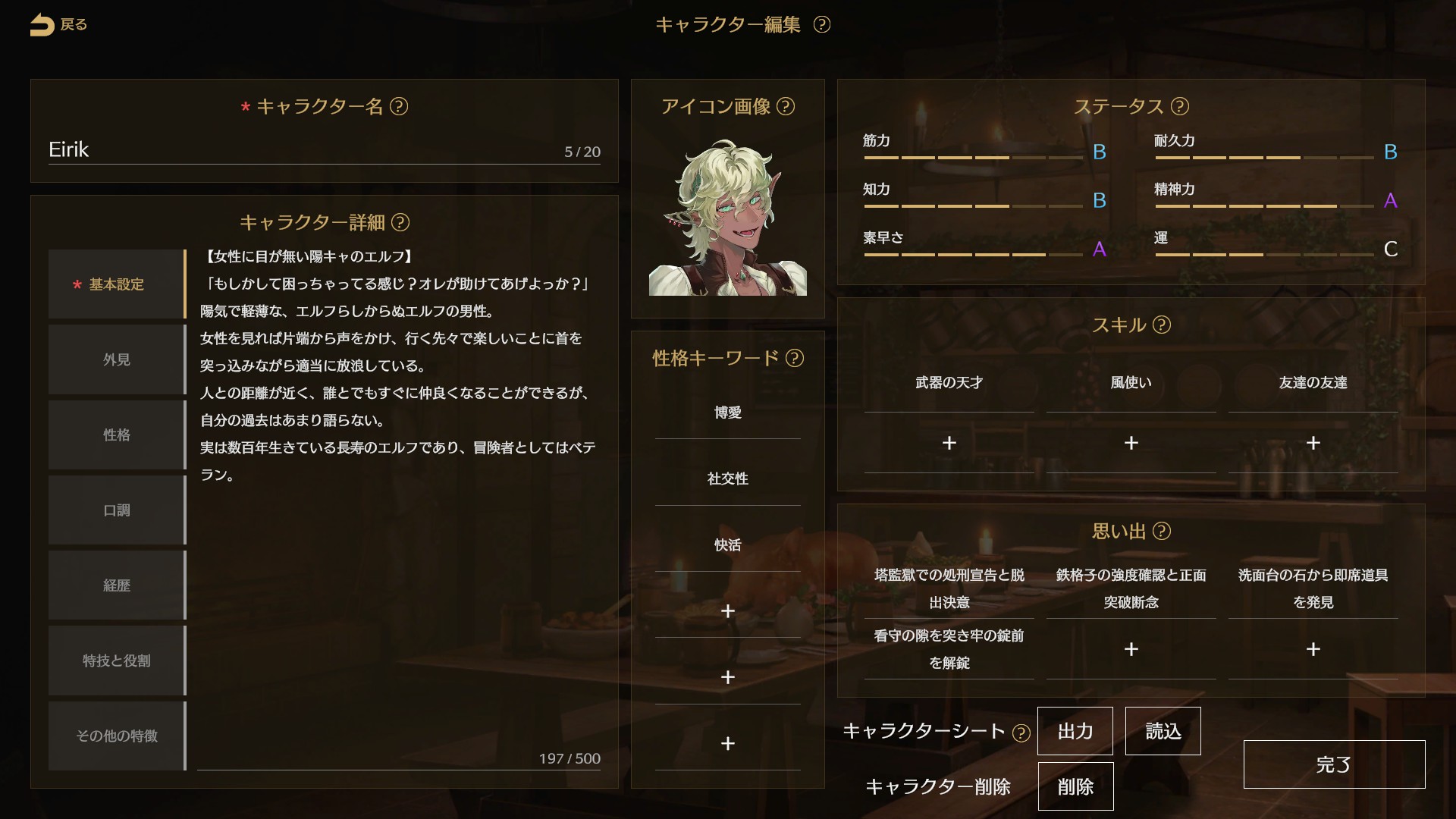This screenshot has height=819, width=1456.
Task: Load a character sheet with 読込
Action: pyautogui.click(x=1163, y=731)
